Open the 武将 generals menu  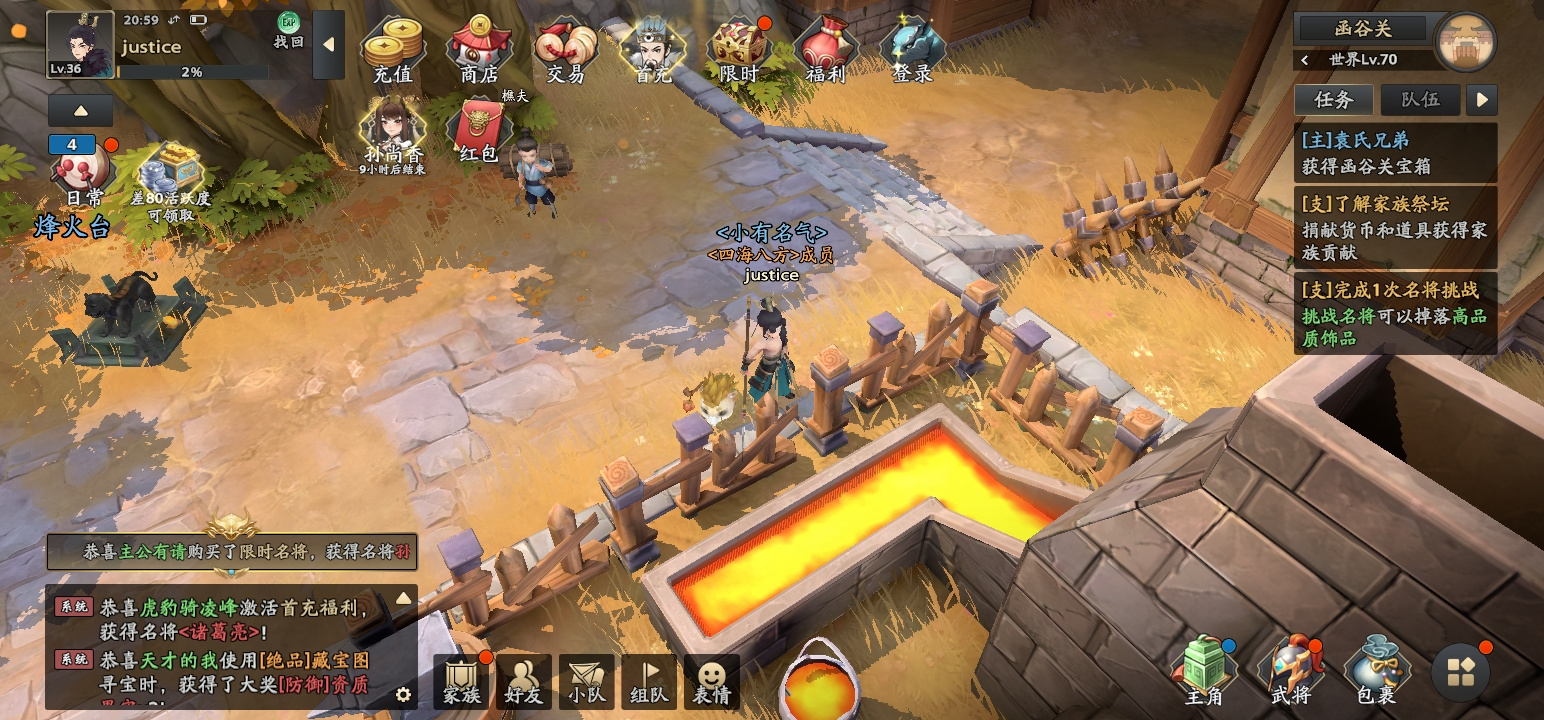click(1289, 672)
